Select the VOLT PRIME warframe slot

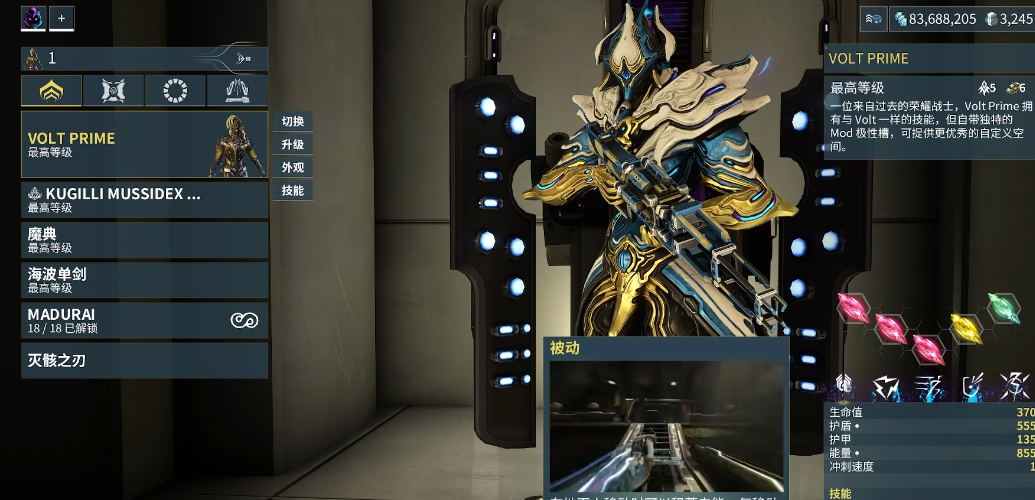(144, 145)
